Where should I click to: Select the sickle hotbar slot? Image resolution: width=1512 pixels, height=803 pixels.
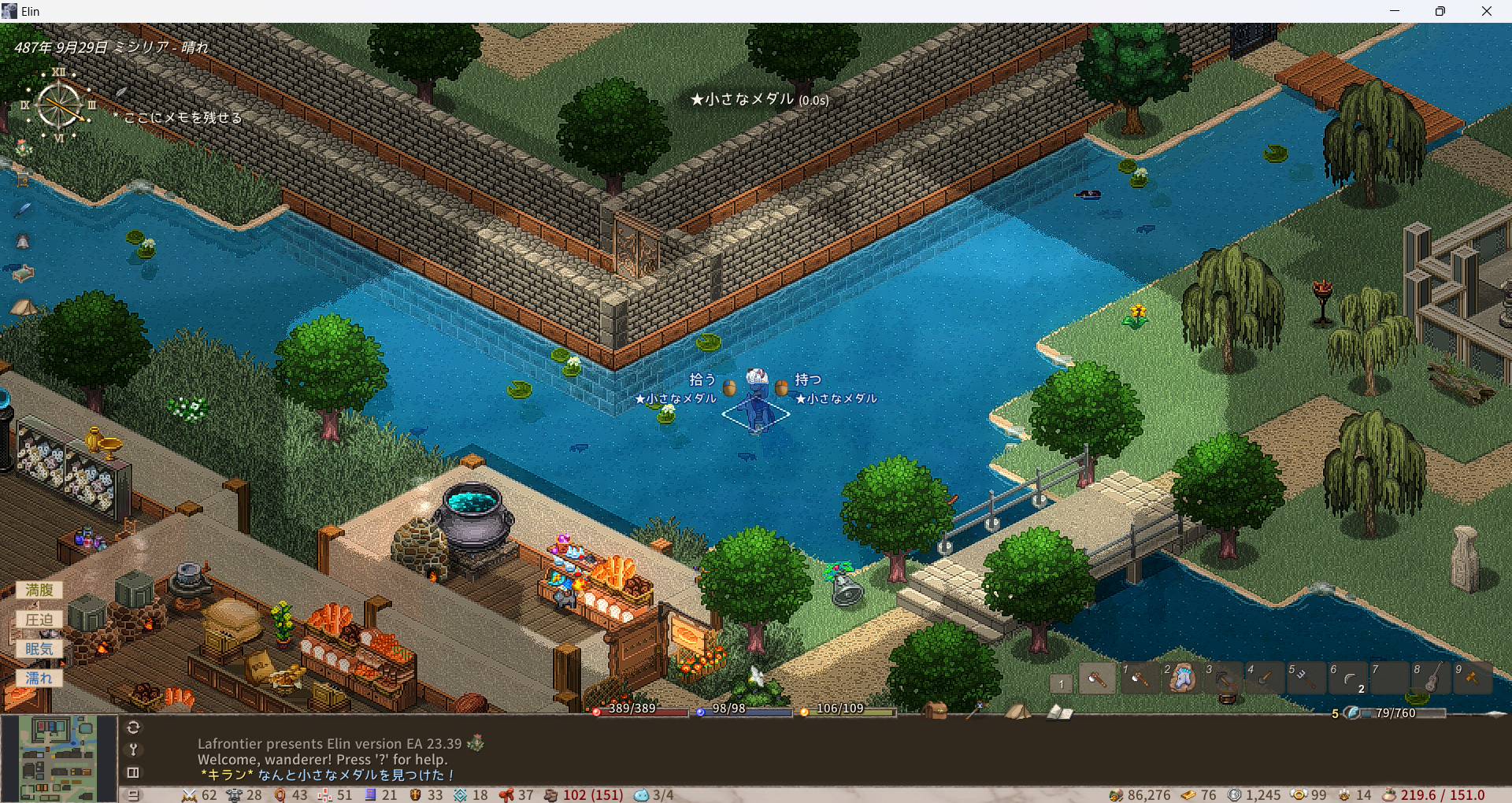coord(1349,678)
